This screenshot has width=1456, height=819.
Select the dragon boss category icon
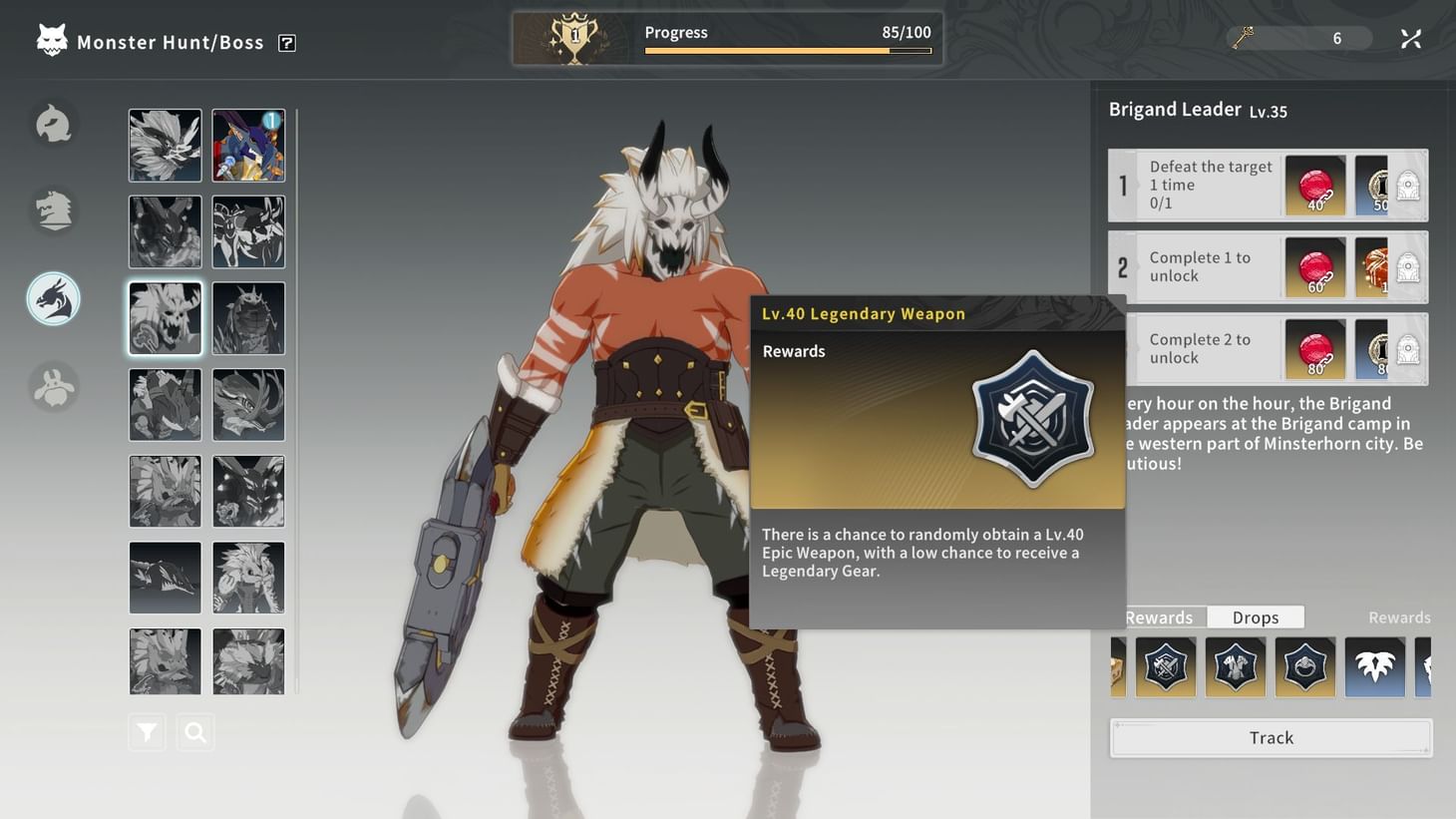[x=53, y=298]
